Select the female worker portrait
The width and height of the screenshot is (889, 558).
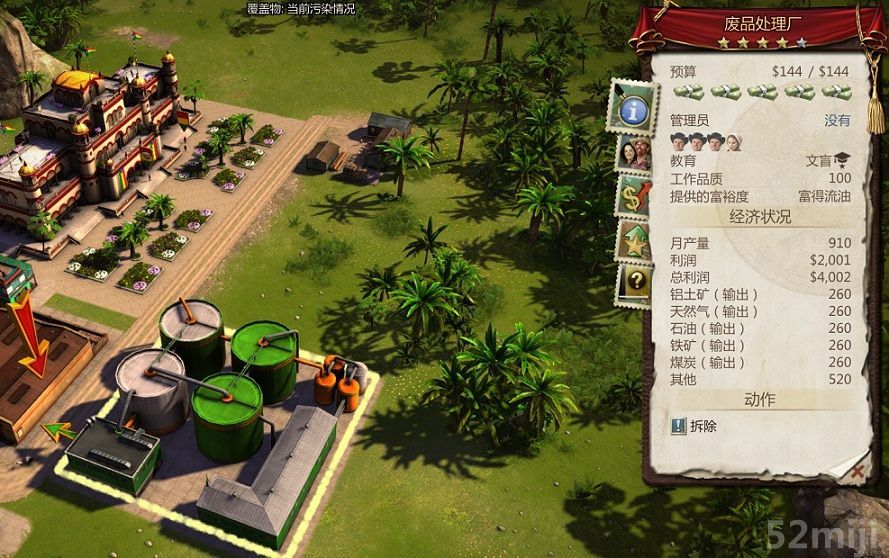(733, 141)
